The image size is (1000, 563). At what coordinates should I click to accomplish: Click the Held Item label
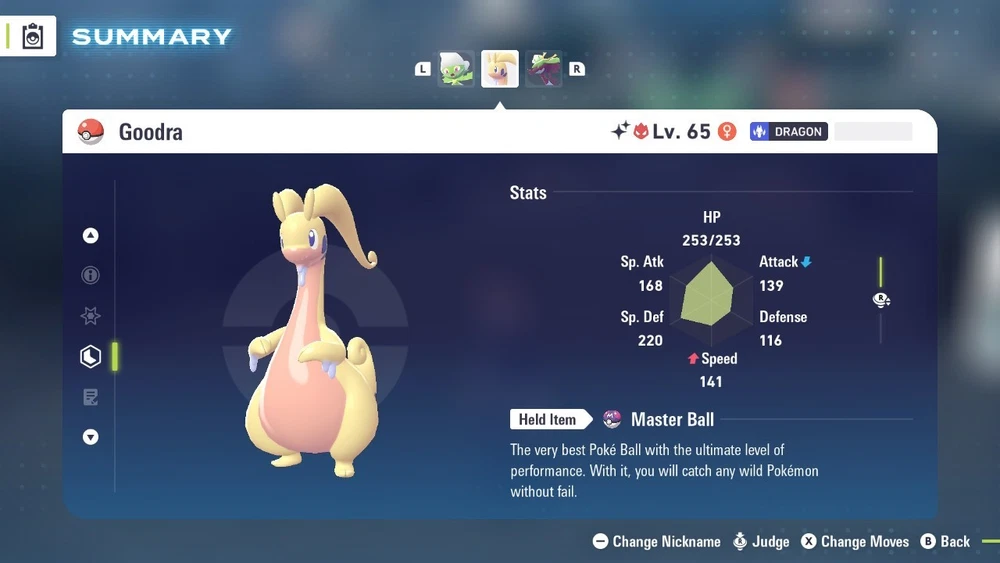(547, 419)
